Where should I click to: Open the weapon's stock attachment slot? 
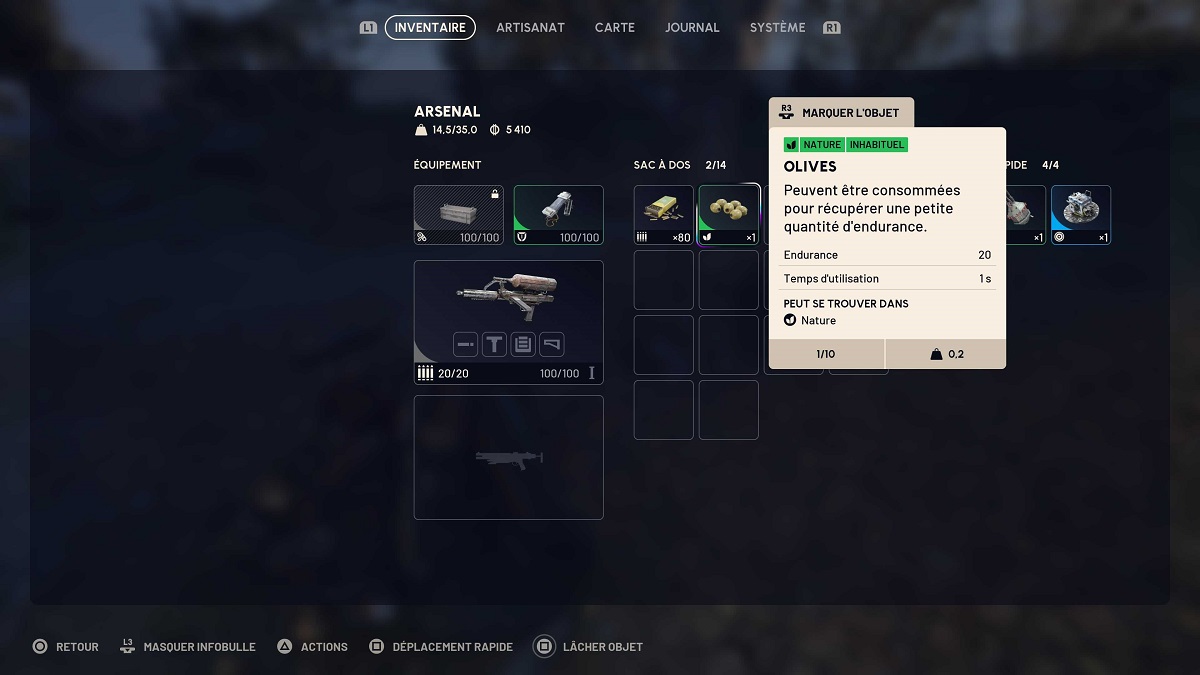[552, 345]
